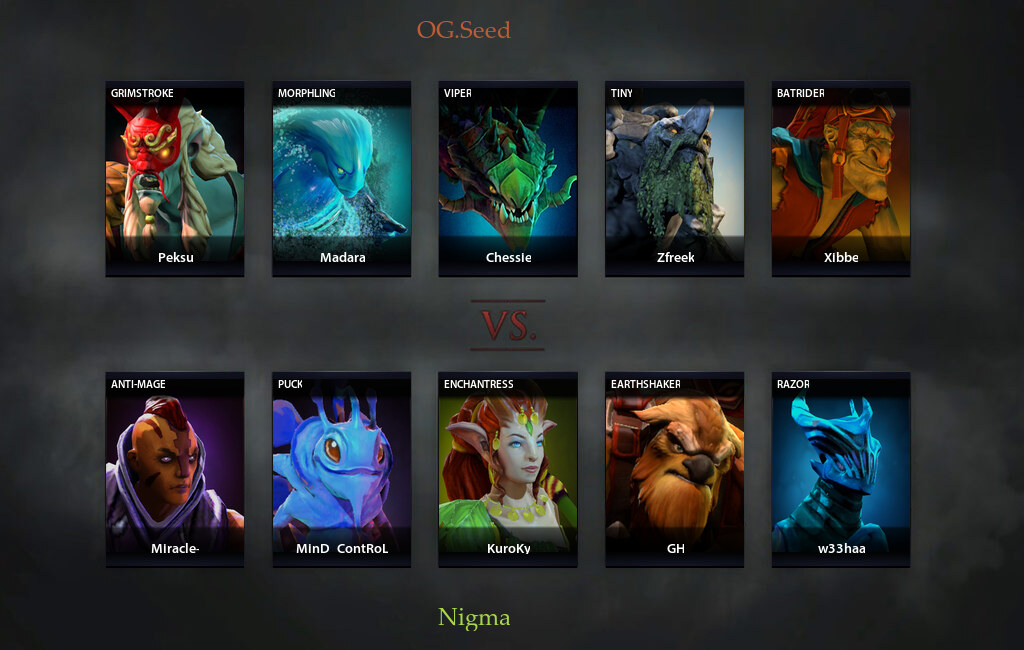Select Zfreek's Tiny hero card

tap(675, 178)
